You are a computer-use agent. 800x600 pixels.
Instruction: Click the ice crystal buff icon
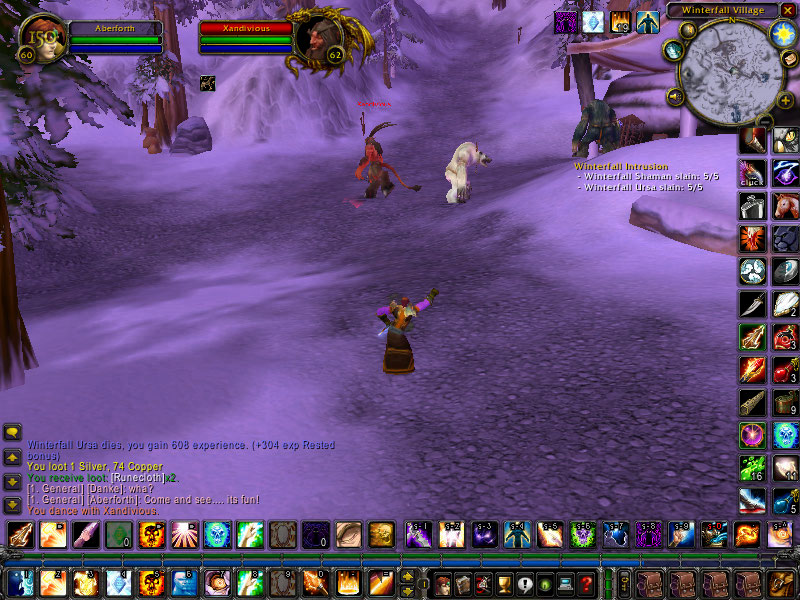coord(593,21)
